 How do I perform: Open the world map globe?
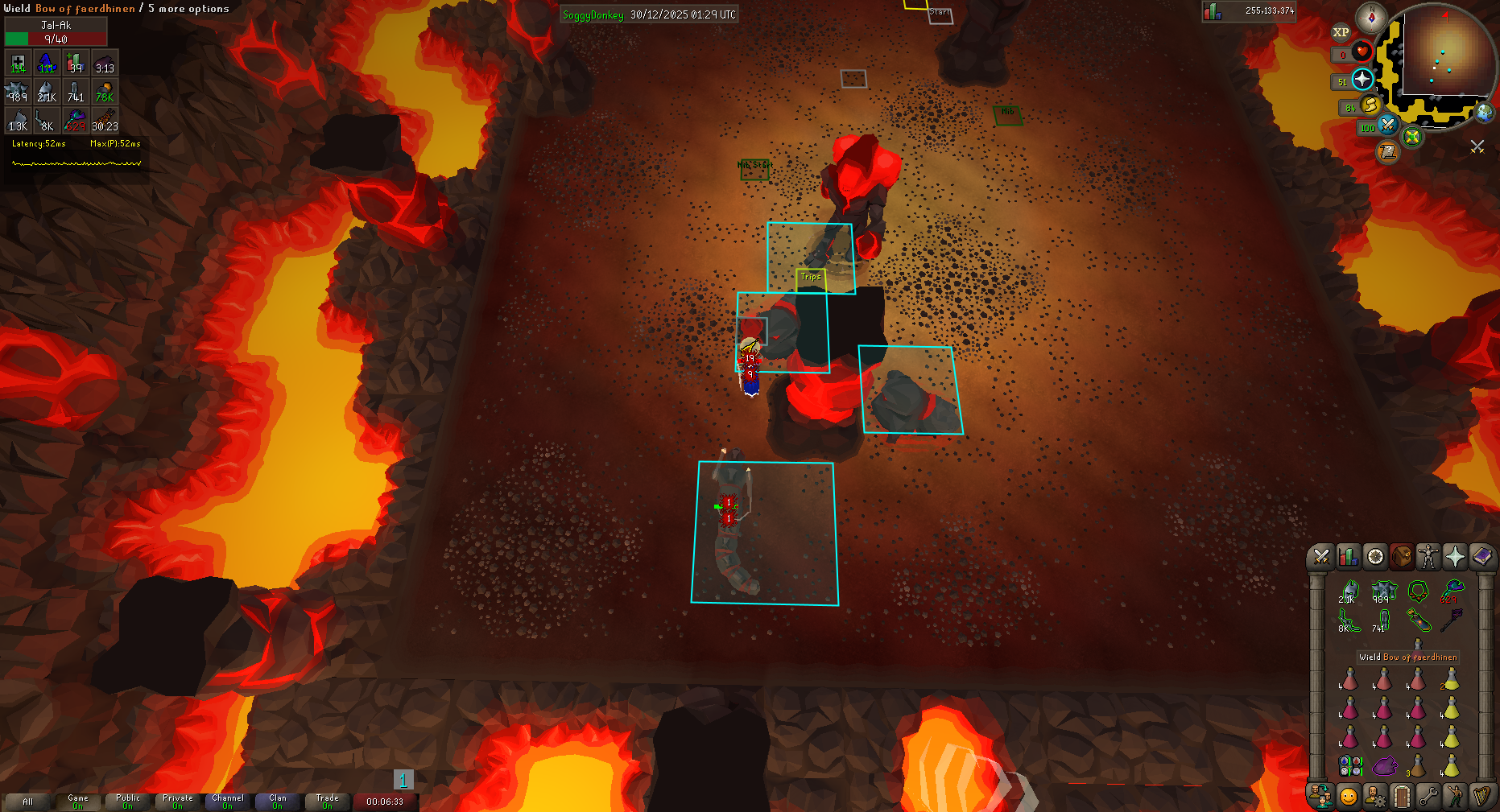(1484, 112)
